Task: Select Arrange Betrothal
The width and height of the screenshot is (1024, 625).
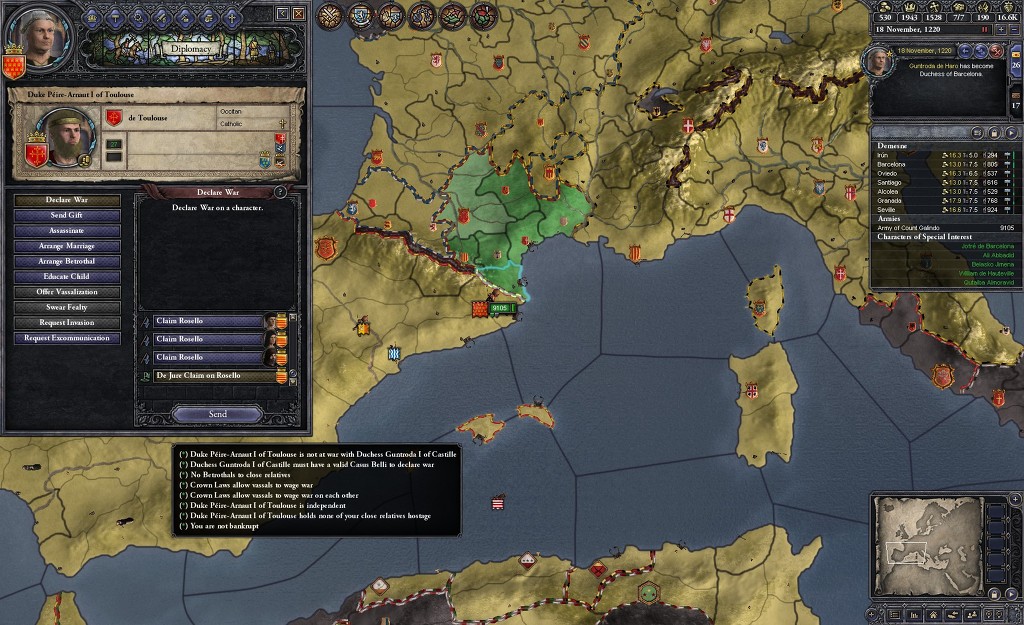Action: (67, 261)
